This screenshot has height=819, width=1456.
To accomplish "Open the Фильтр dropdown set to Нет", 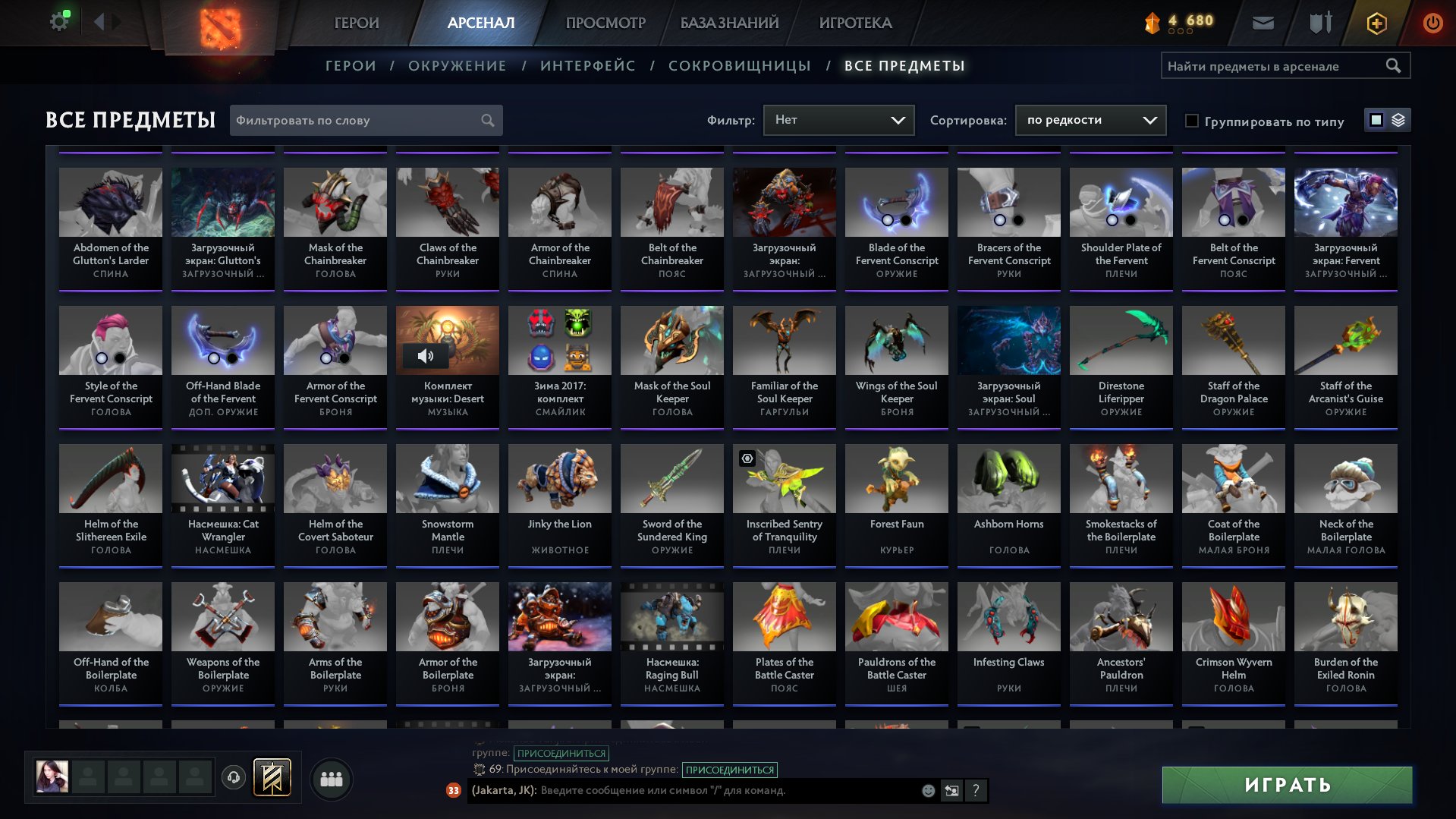I will 838,119.
